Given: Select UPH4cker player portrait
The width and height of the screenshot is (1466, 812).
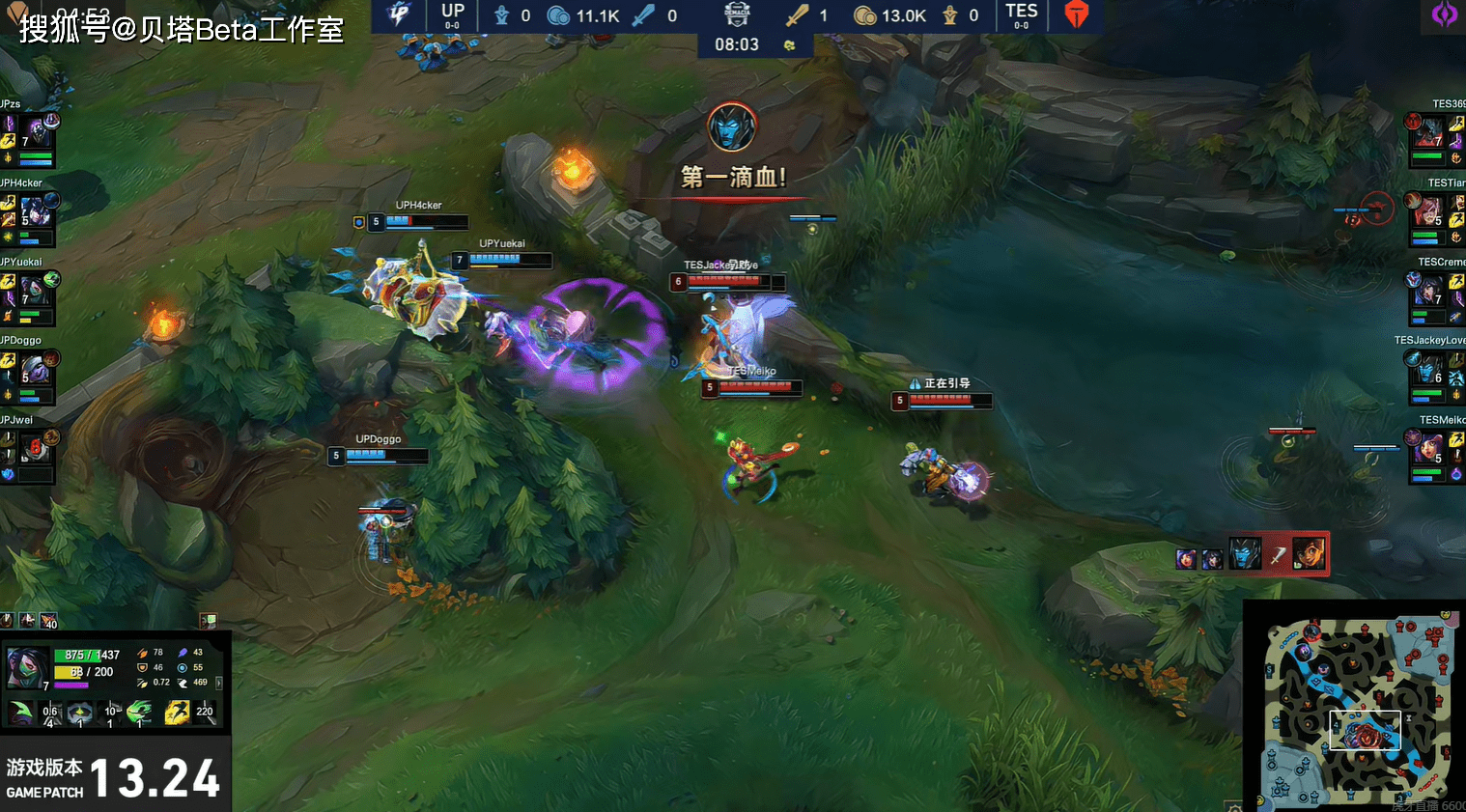Looking at the screenshot, I should [x=36, y=211].
